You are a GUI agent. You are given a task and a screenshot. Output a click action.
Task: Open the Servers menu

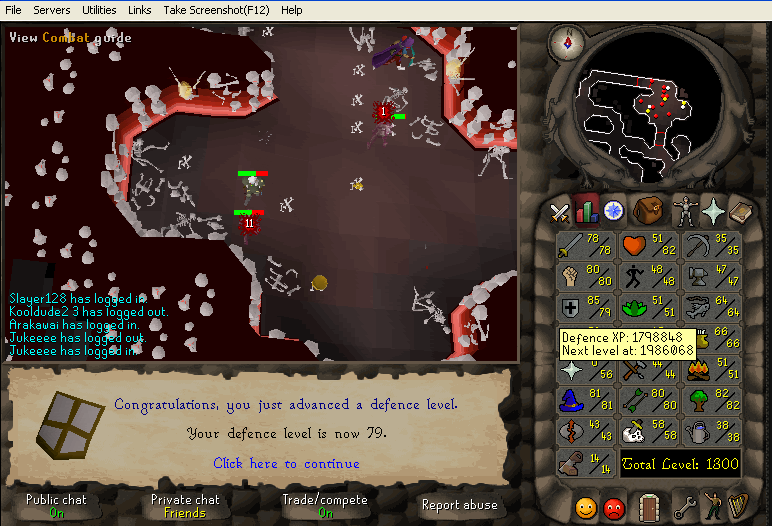(x=52, y=10)
